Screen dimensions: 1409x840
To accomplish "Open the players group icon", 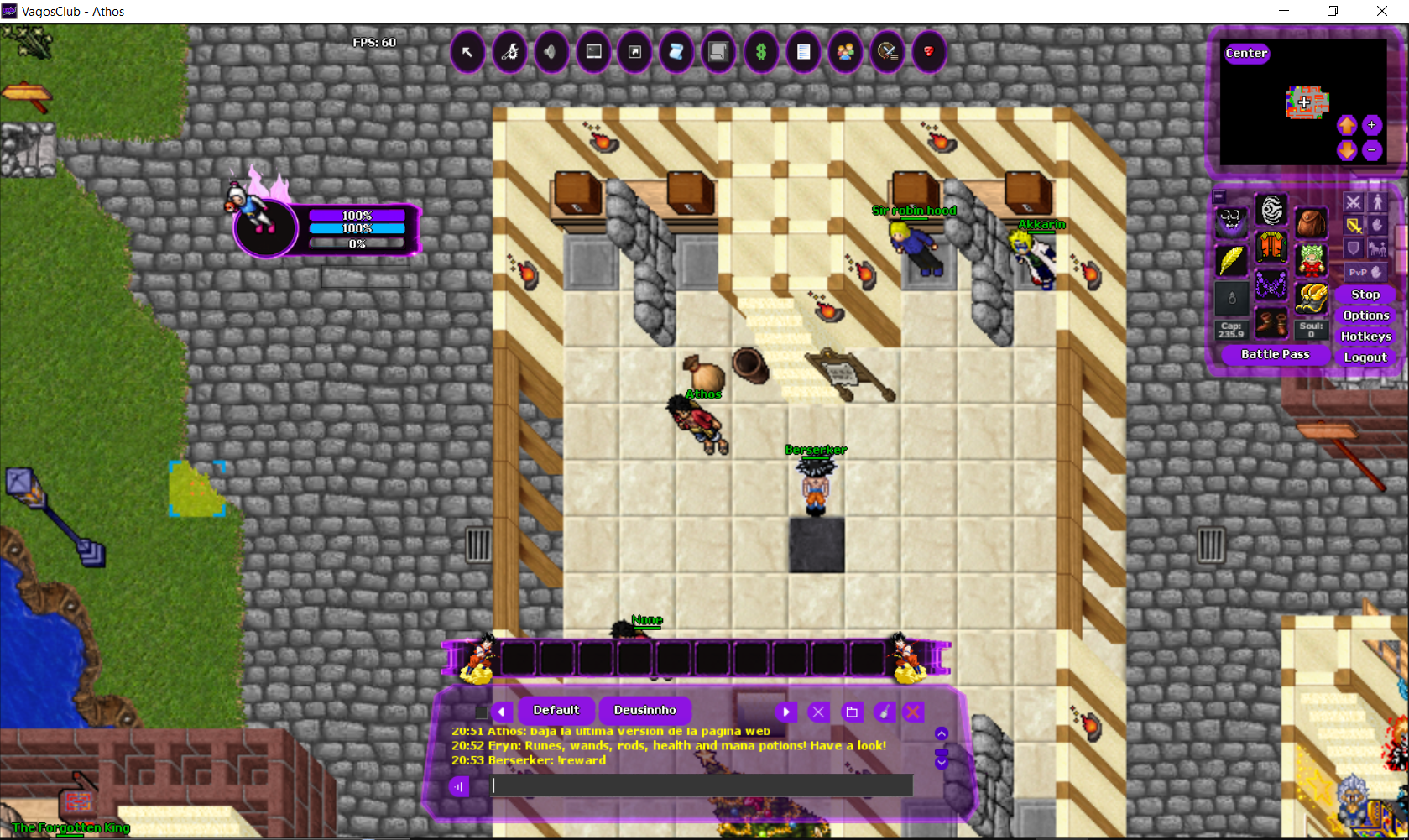I will 845,52.
